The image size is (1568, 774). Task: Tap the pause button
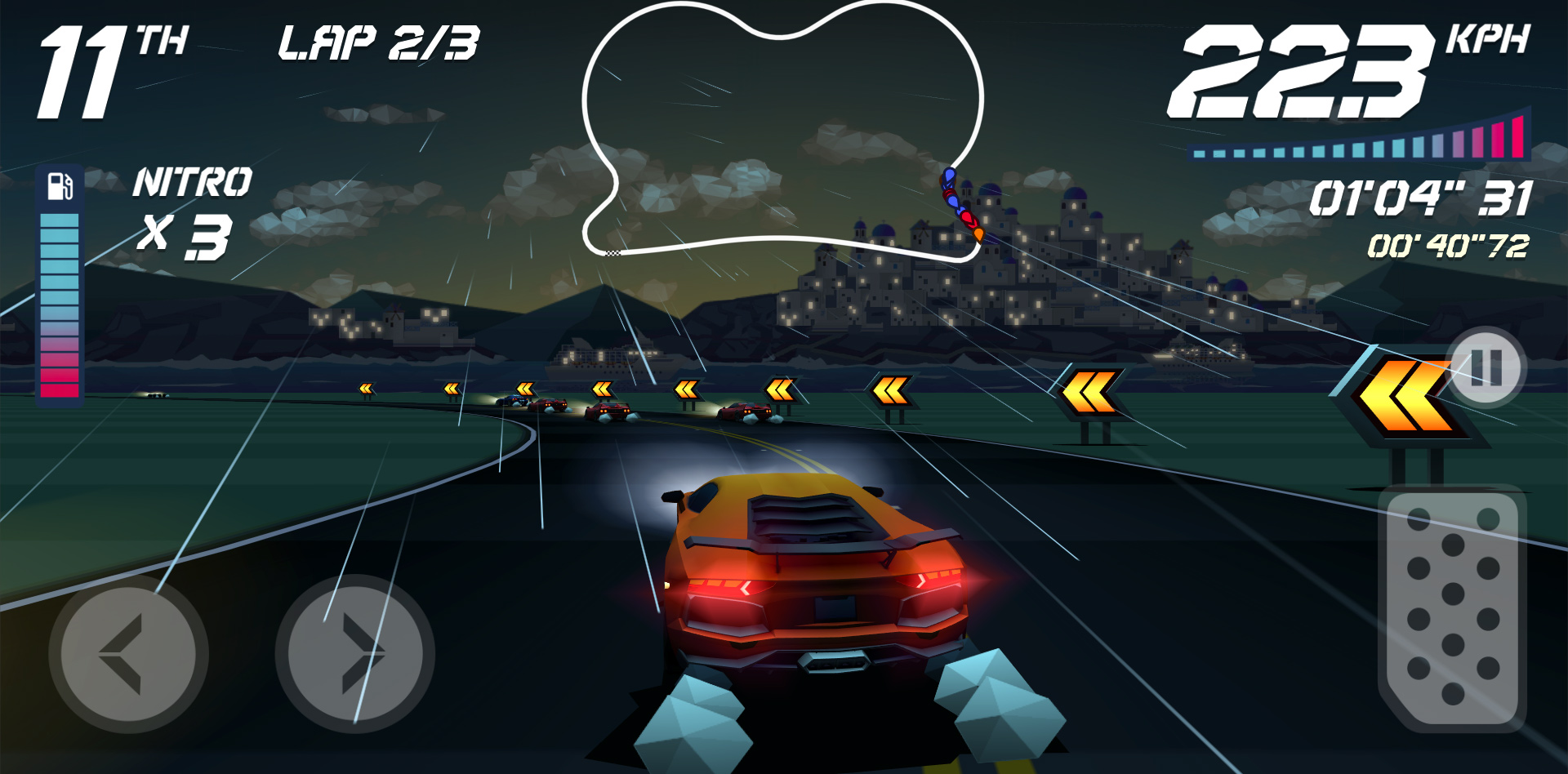coord(1486,367)
